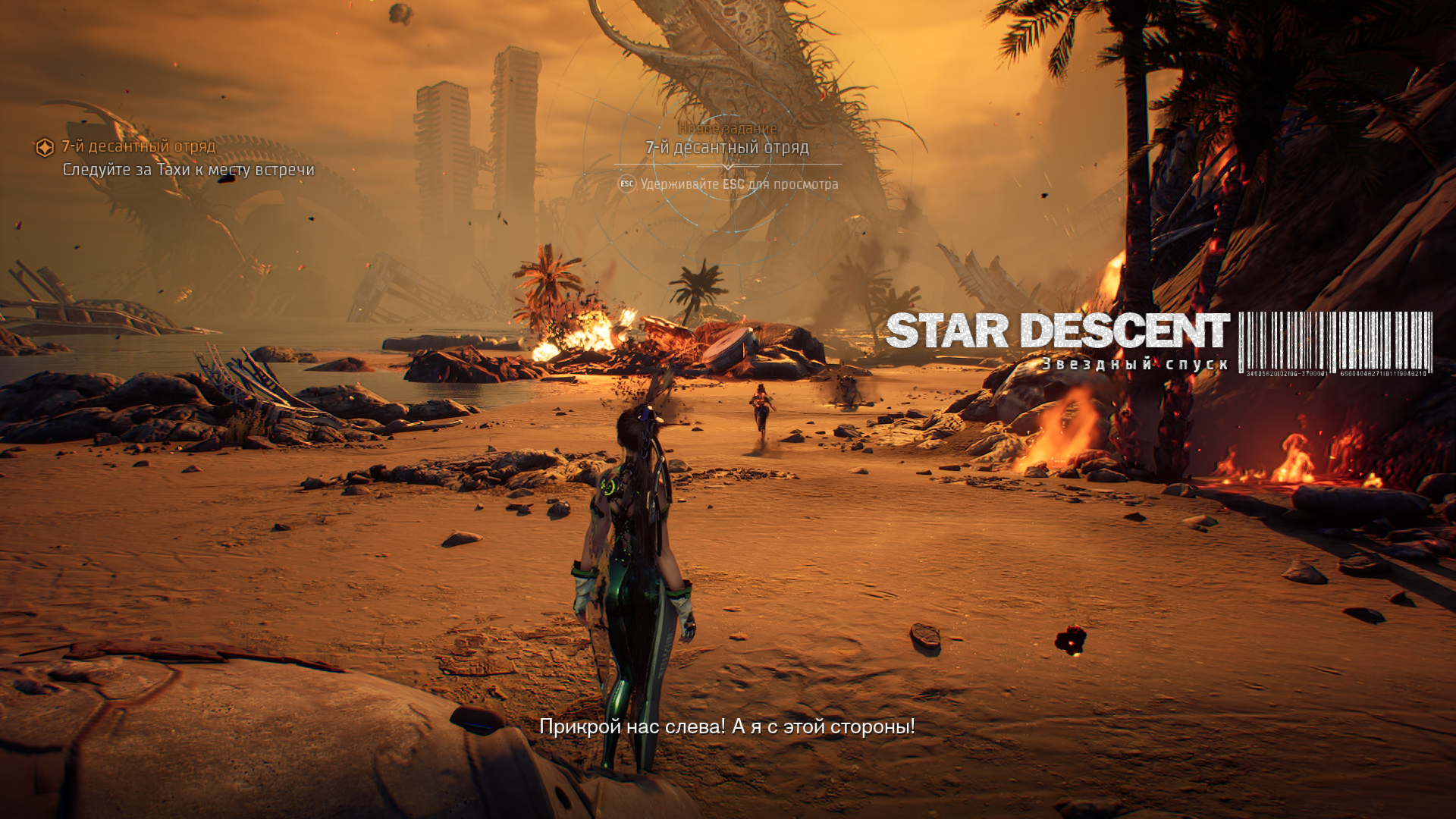Click the quest tracker diamond icon
This screenshot has width=1456, height=819.
click(x=45, y=147)
